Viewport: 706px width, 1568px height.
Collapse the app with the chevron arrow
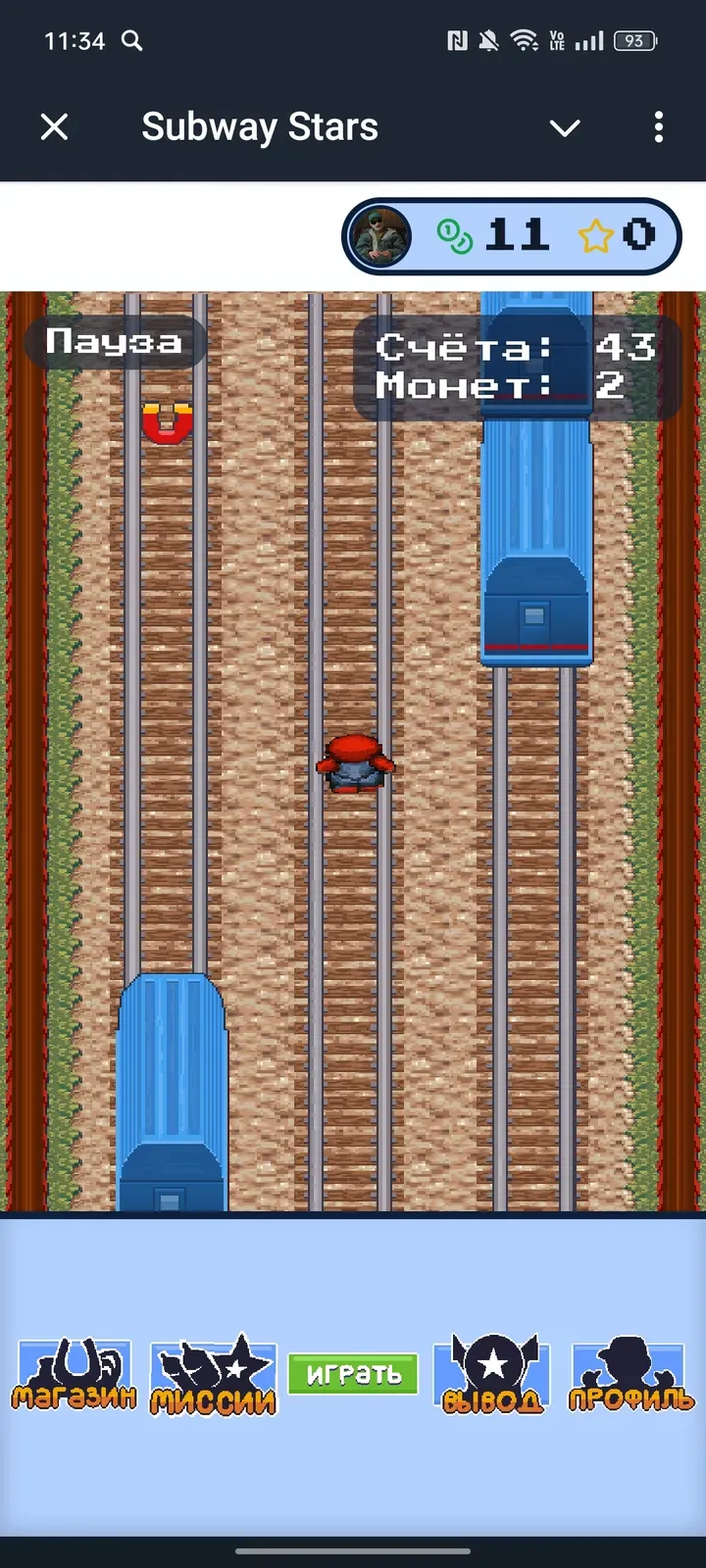[565, 127]
